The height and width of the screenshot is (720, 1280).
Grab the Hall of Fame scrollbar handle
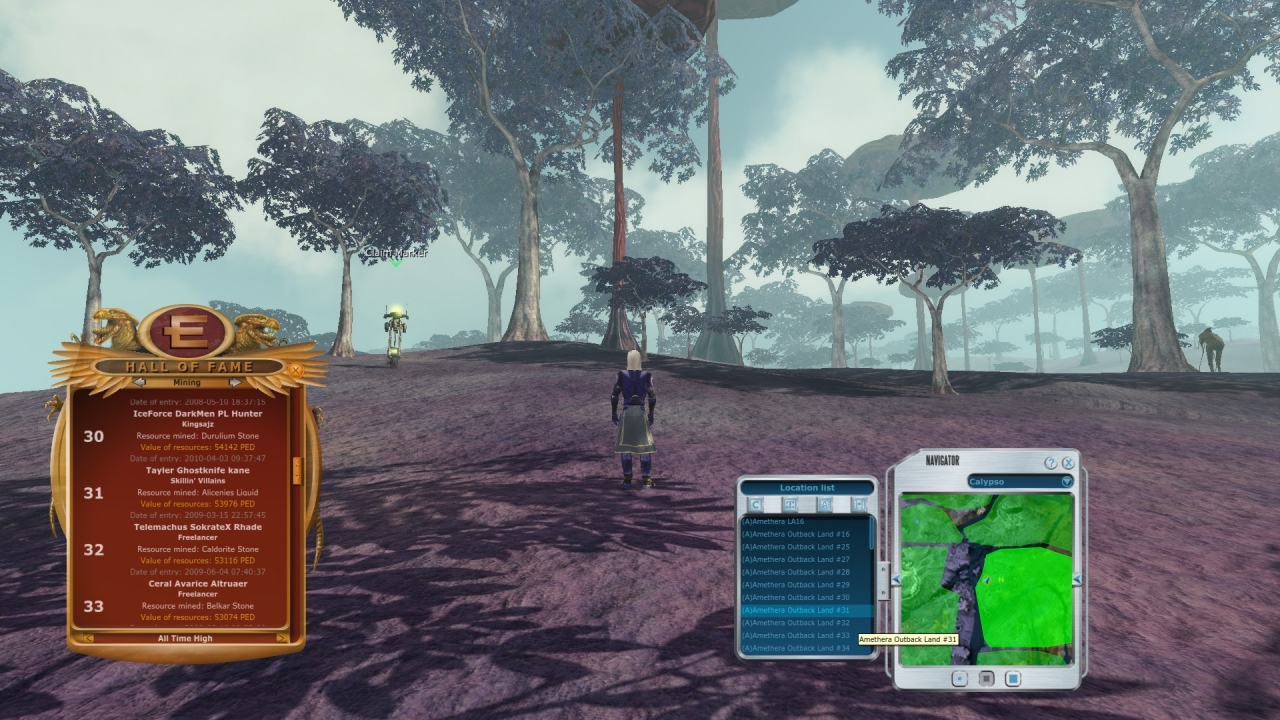(297, 470)
